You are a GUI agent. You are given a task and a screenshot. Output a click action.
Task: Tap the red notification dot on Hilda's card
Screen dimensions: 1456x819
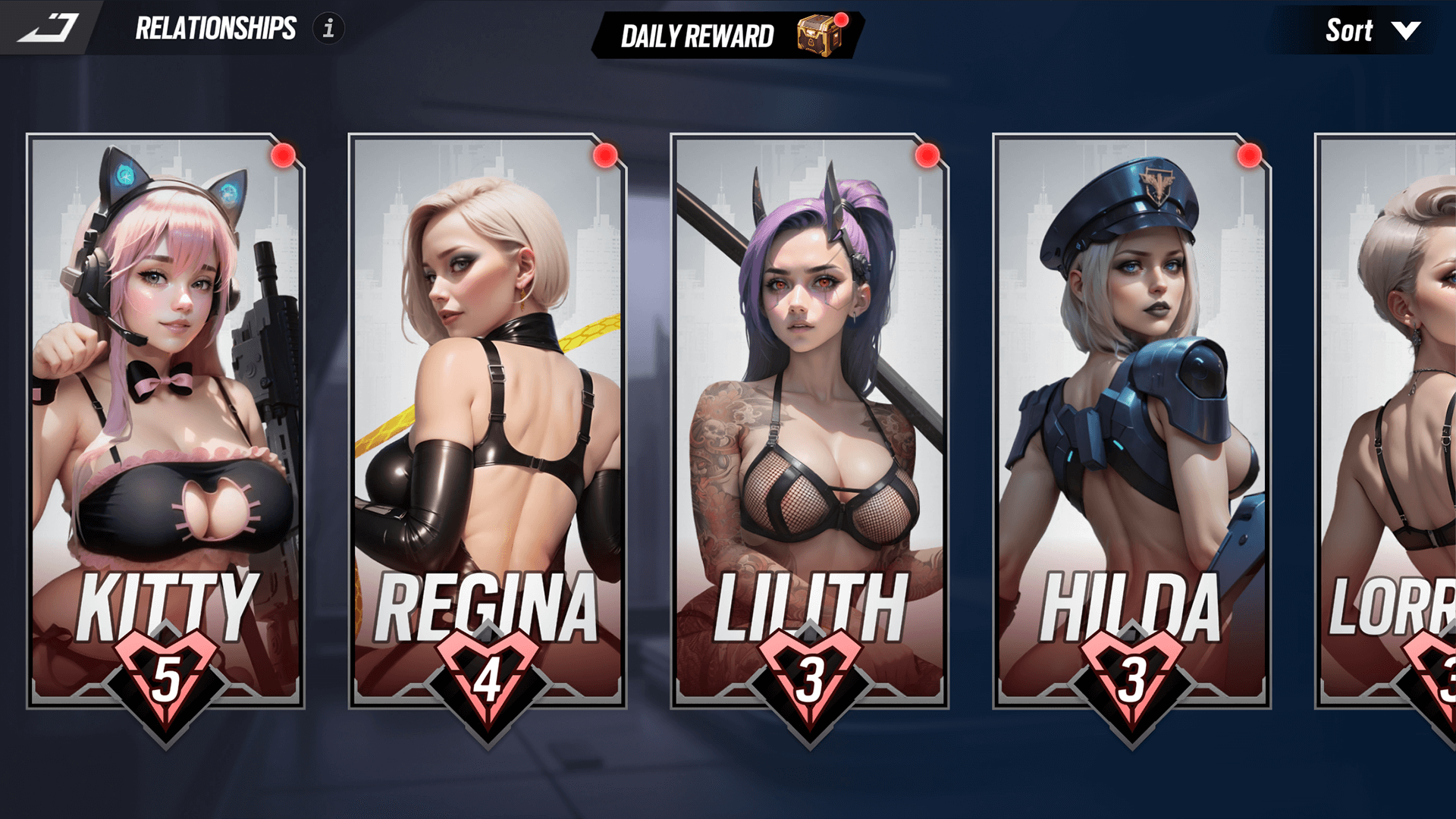(1247, 156)
